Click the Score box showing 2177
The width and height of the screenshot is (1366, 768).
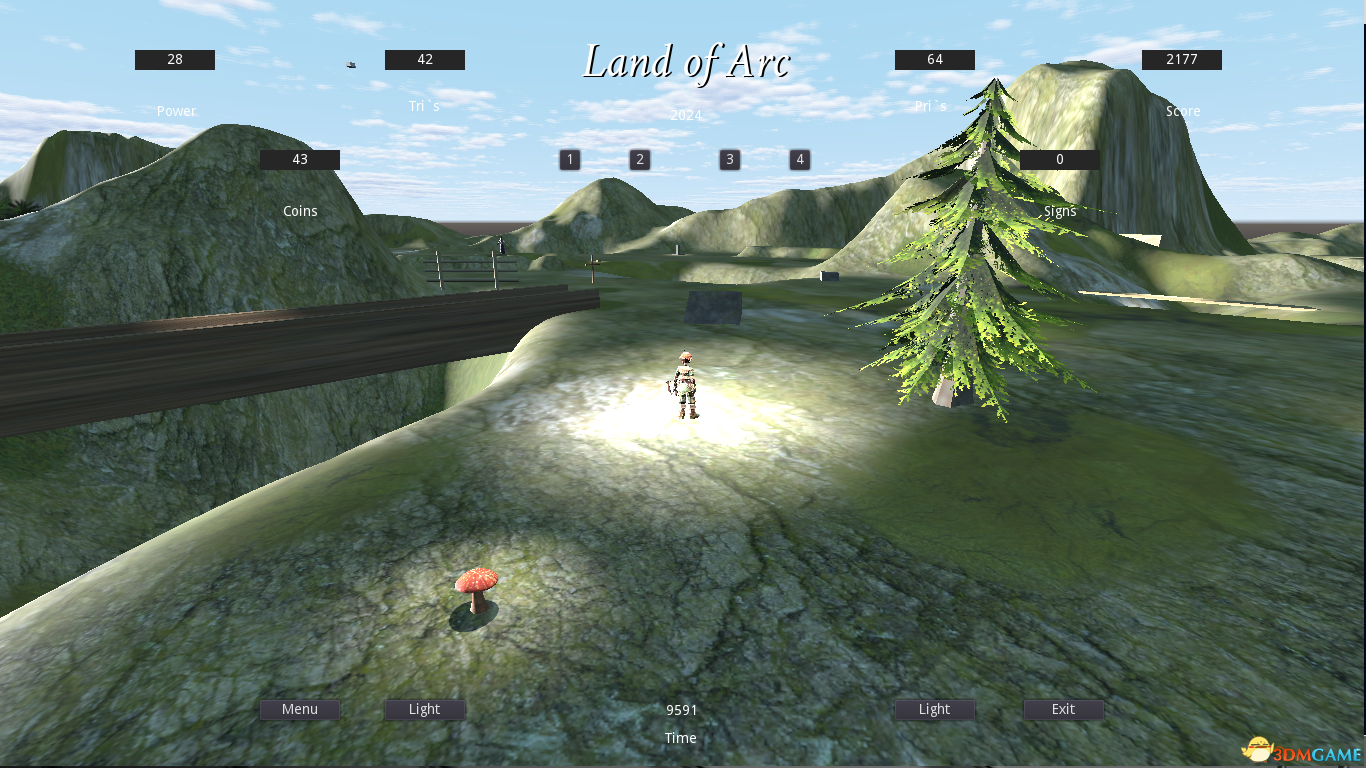click(1181, 59)
